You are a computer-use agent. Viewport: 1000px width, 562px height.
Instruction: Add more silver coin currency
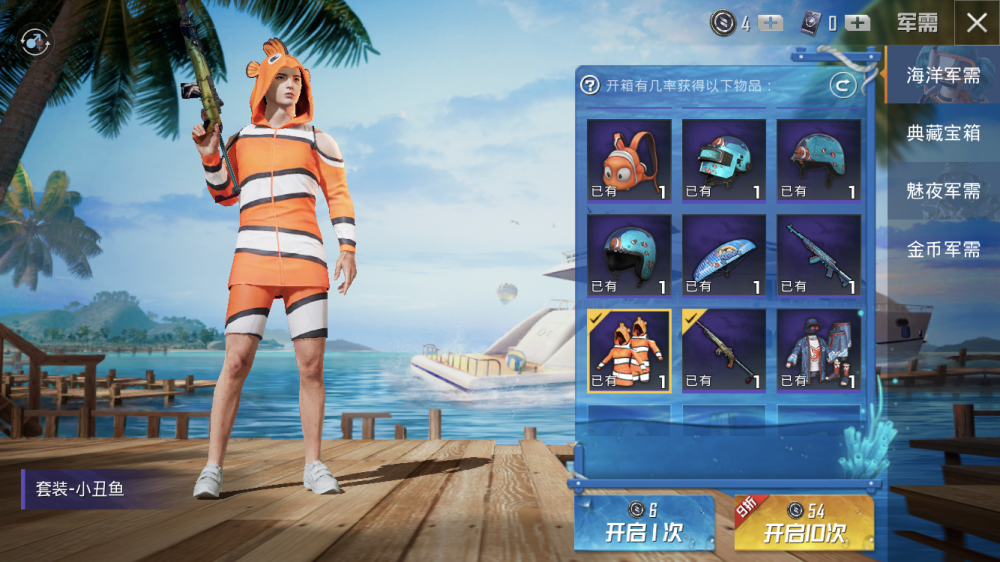coord(770,24)
